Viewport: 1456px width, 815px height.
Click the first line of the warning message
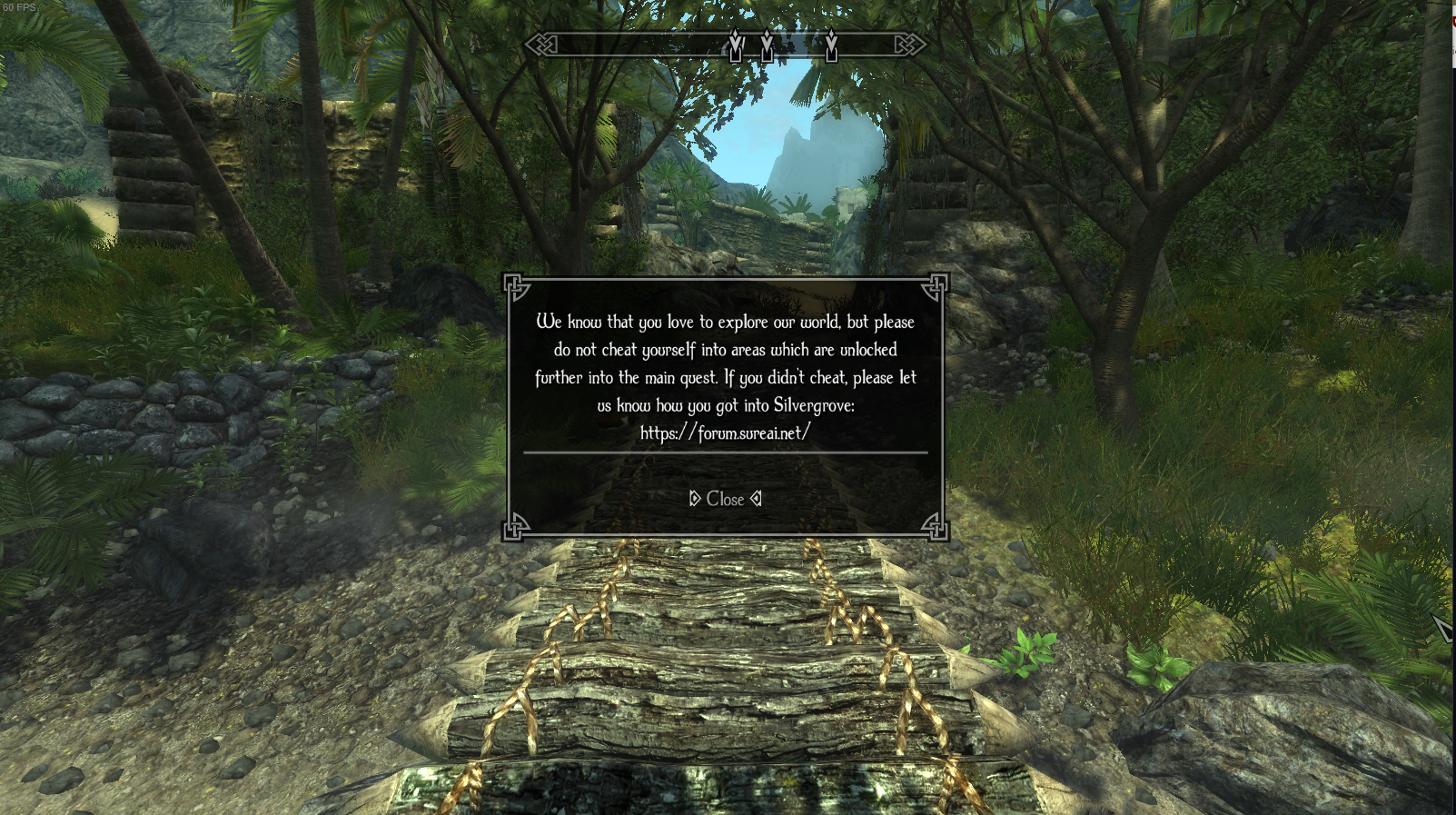(727, 322)
